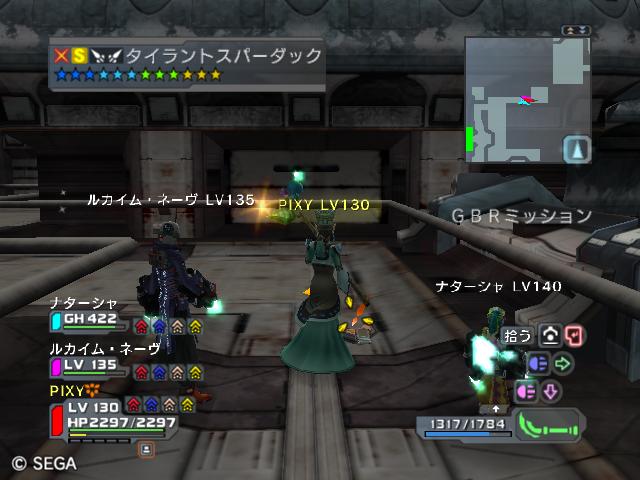Viewport: 640px width, 480px height.
Task: Select the pick up (拾う) action
Action: pyautogui.click(x=519, y=335)
